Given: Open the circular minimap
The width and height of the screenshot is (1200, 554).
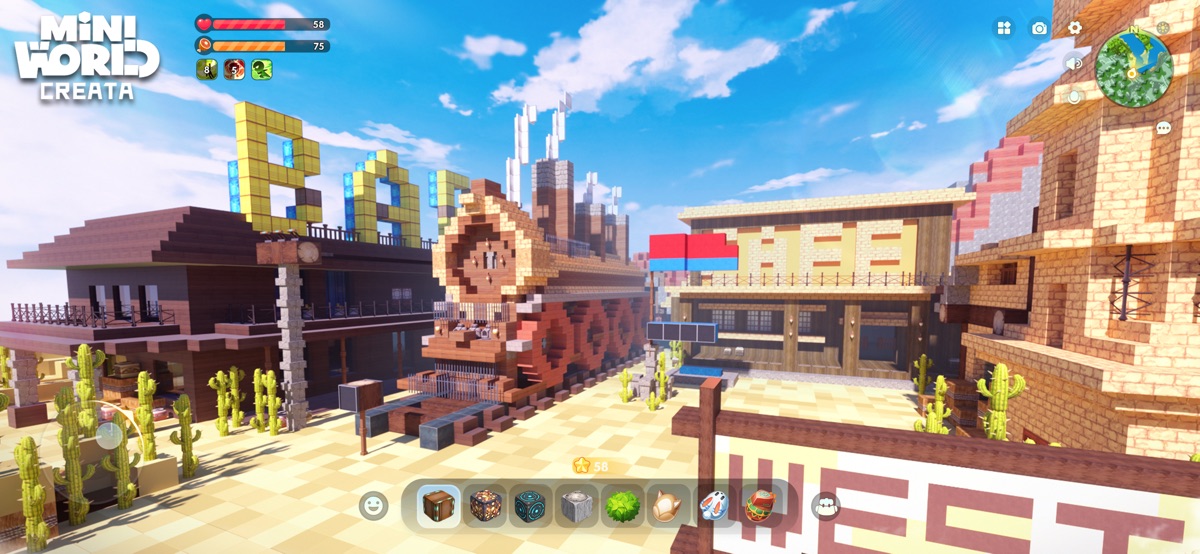Looking at the screenshot, I should click(x=1133, y=68).
